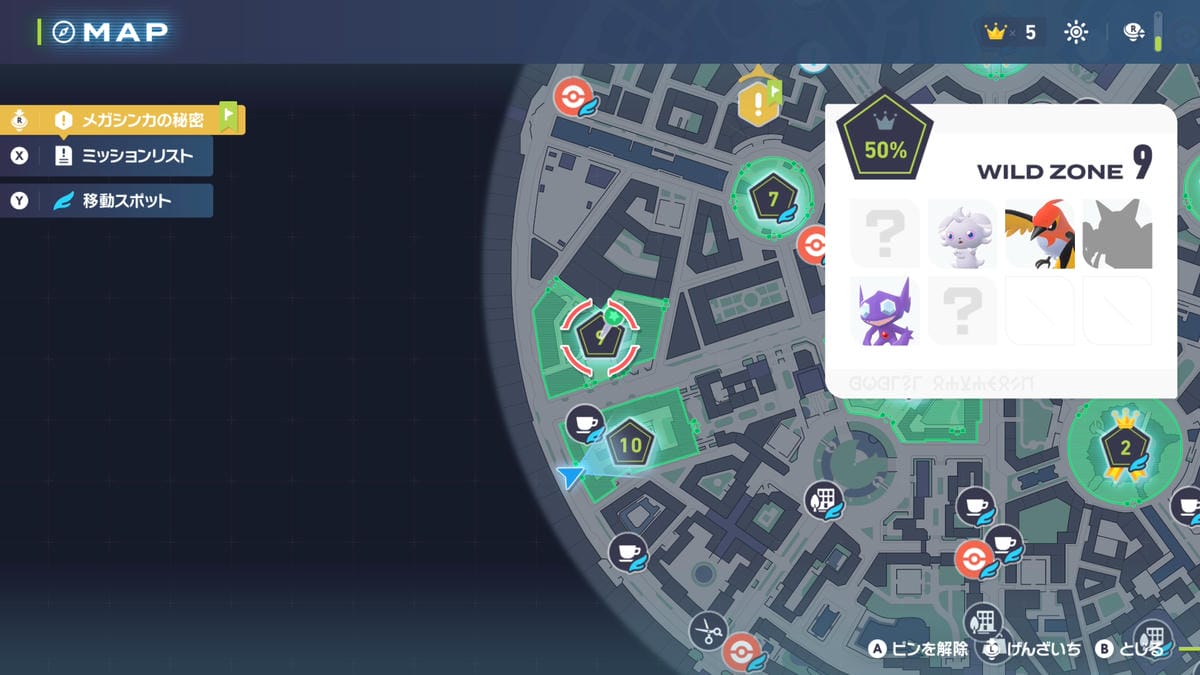Select the Espurr portrait in Wild Zone panel

[x=962, y=234]
